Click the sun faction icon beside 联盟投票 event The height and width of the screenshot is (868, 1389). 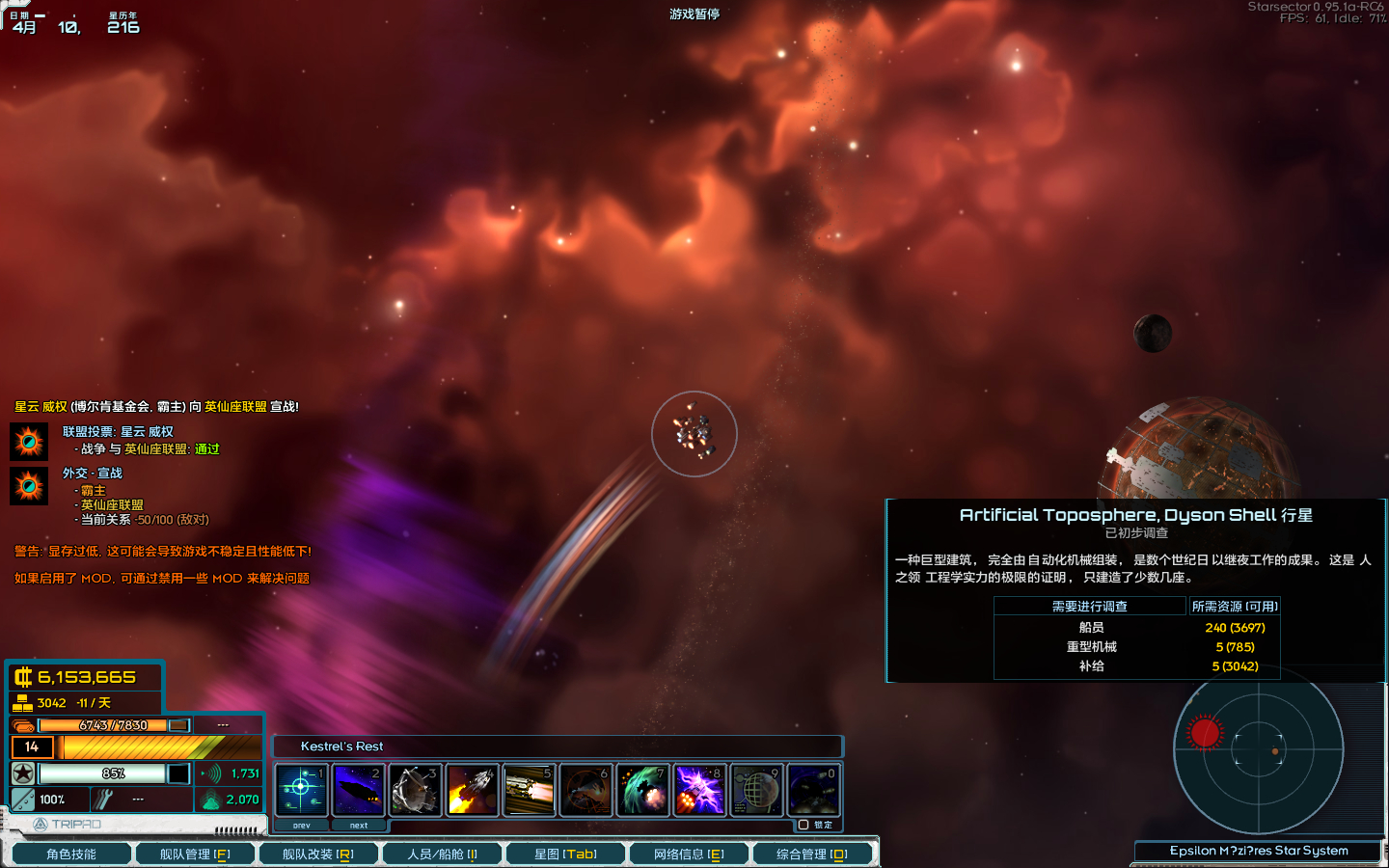29,440
